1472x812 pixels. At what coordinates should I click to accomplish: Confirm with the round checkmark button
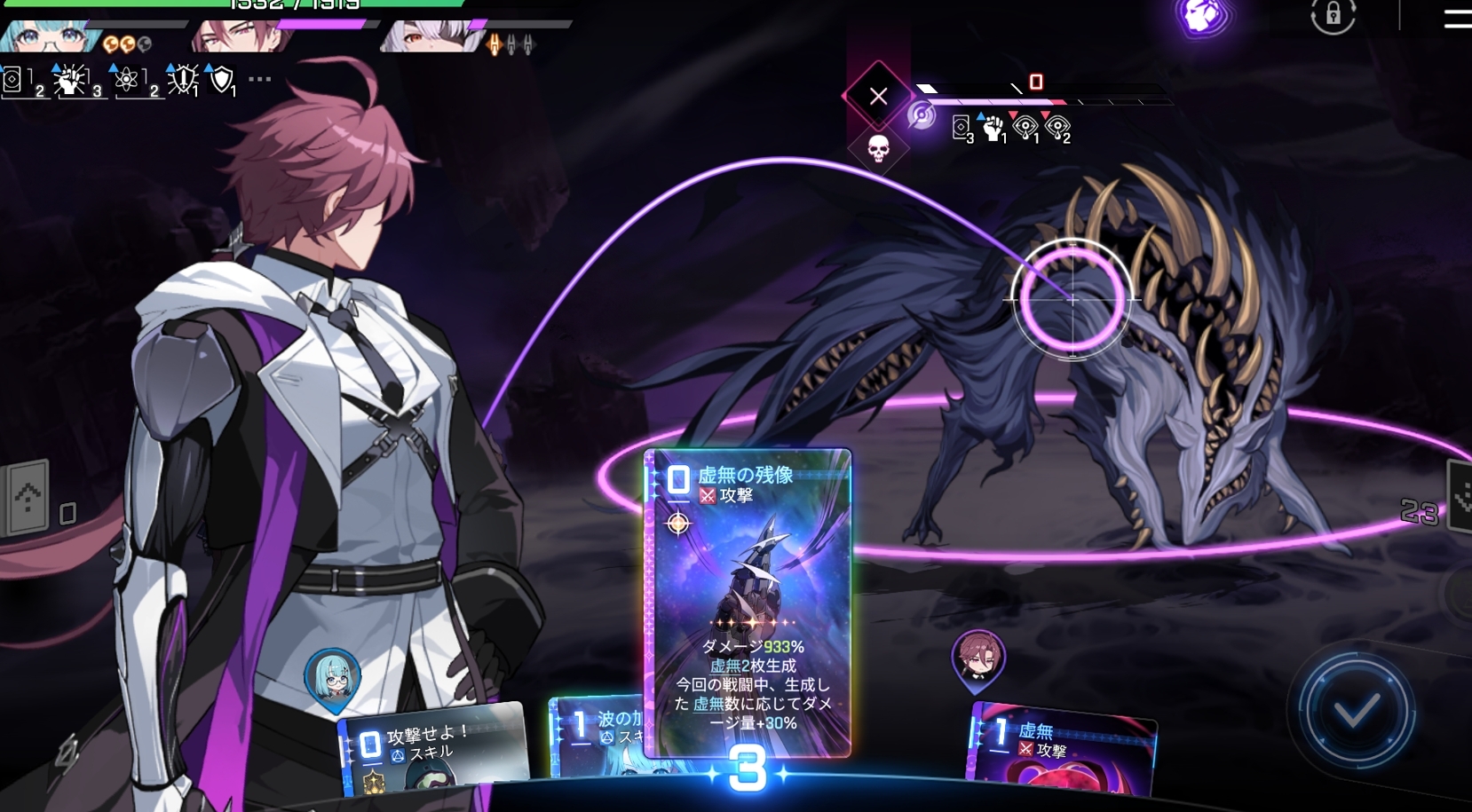[1355, 710]
